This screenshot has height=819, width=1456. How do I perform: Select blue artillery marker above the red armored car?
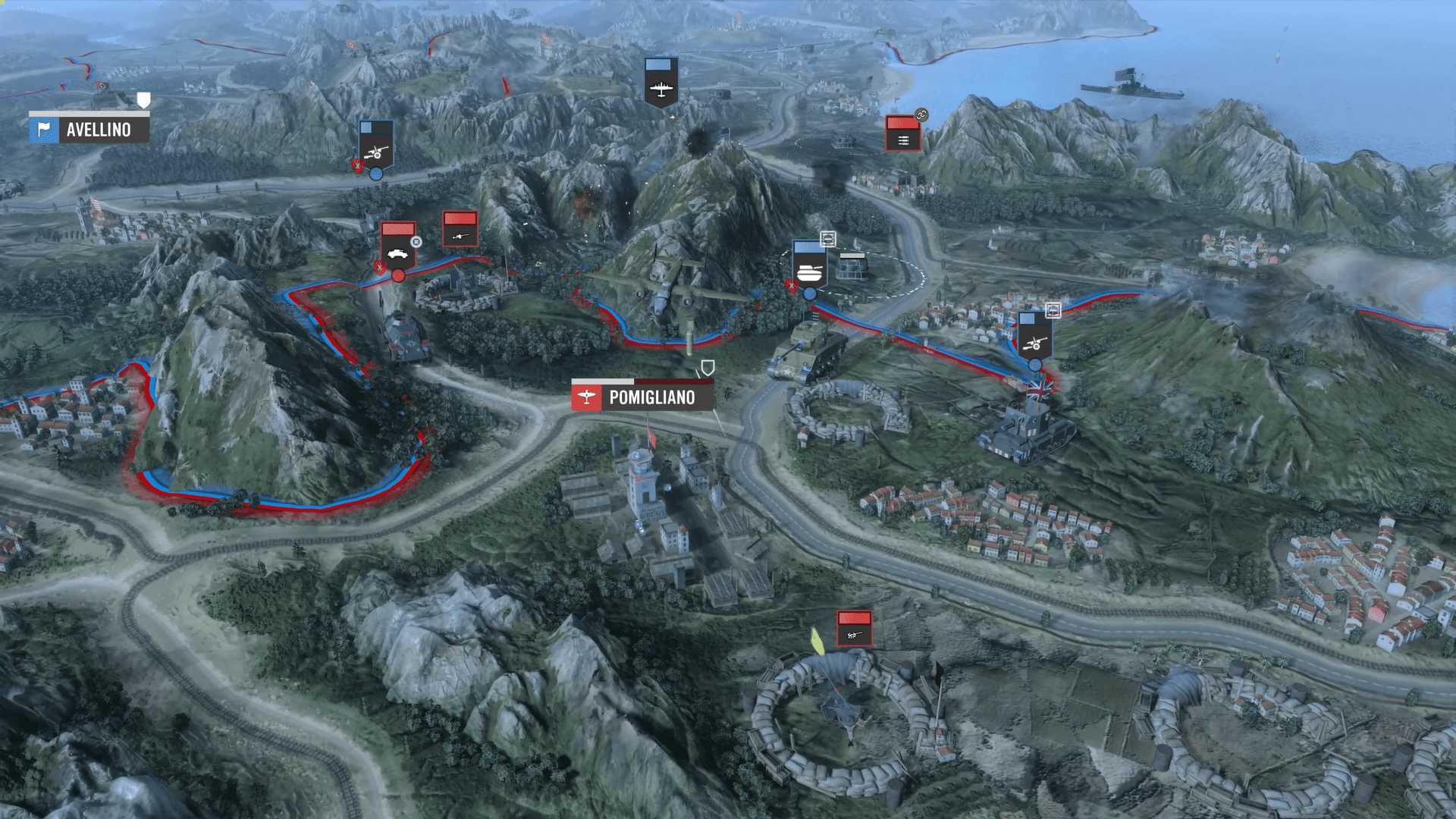pyautogui.click(x=376, y=145)
